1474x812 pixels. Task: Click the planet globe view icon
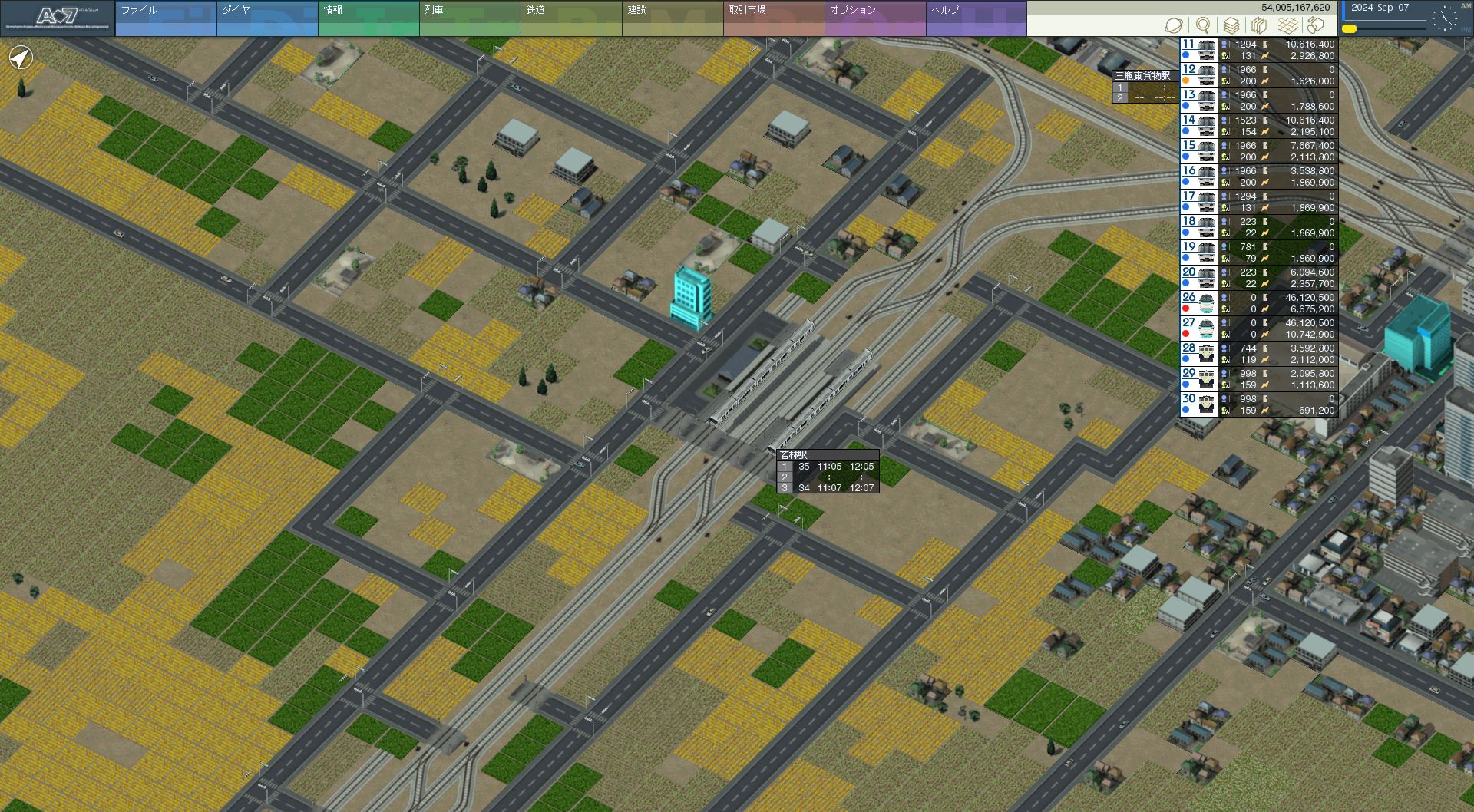[1173, 26]
